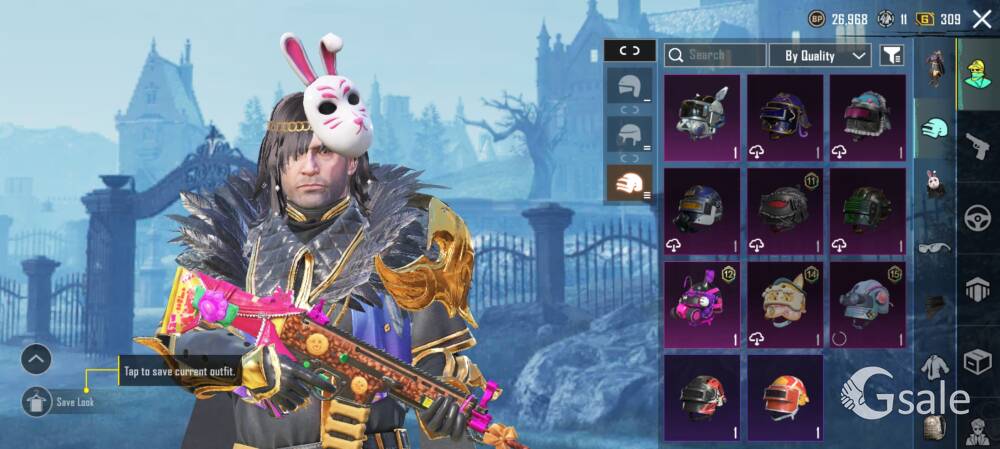Open the filter options button
Viewport: 1000px width, 449px height.
click(892, 55)
